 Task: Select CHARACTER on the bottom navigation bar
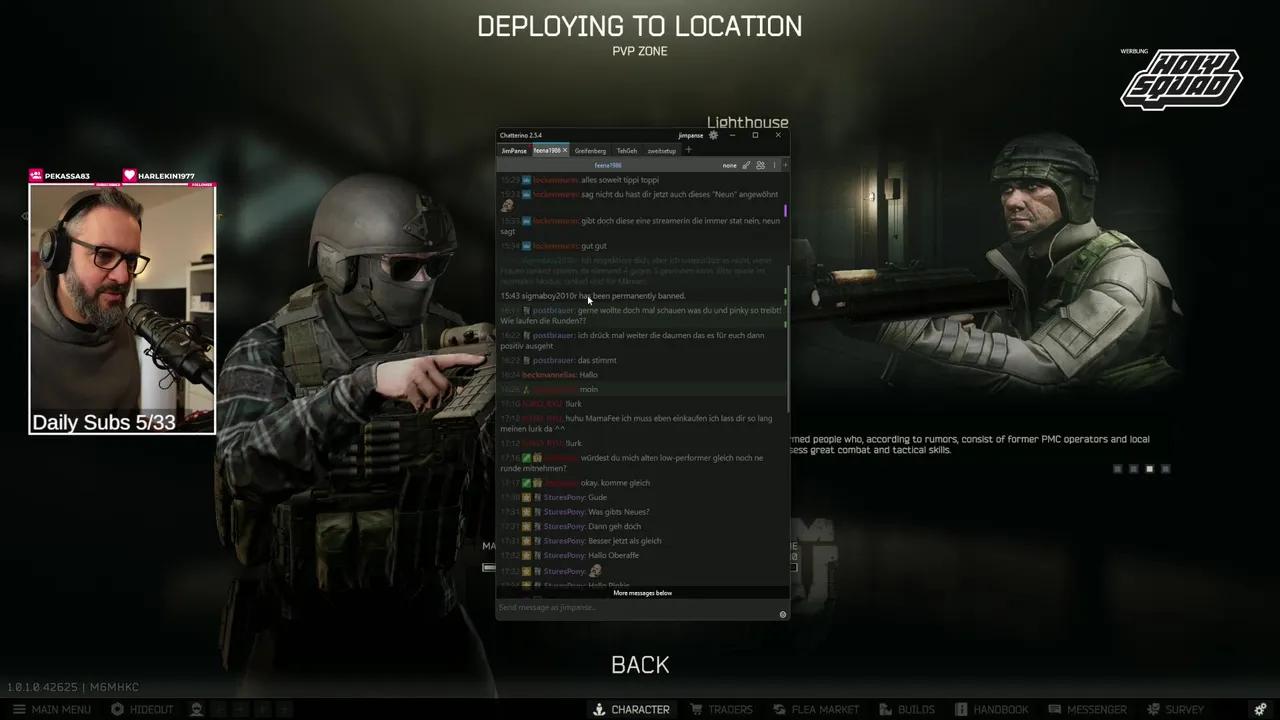click(631, 709)
